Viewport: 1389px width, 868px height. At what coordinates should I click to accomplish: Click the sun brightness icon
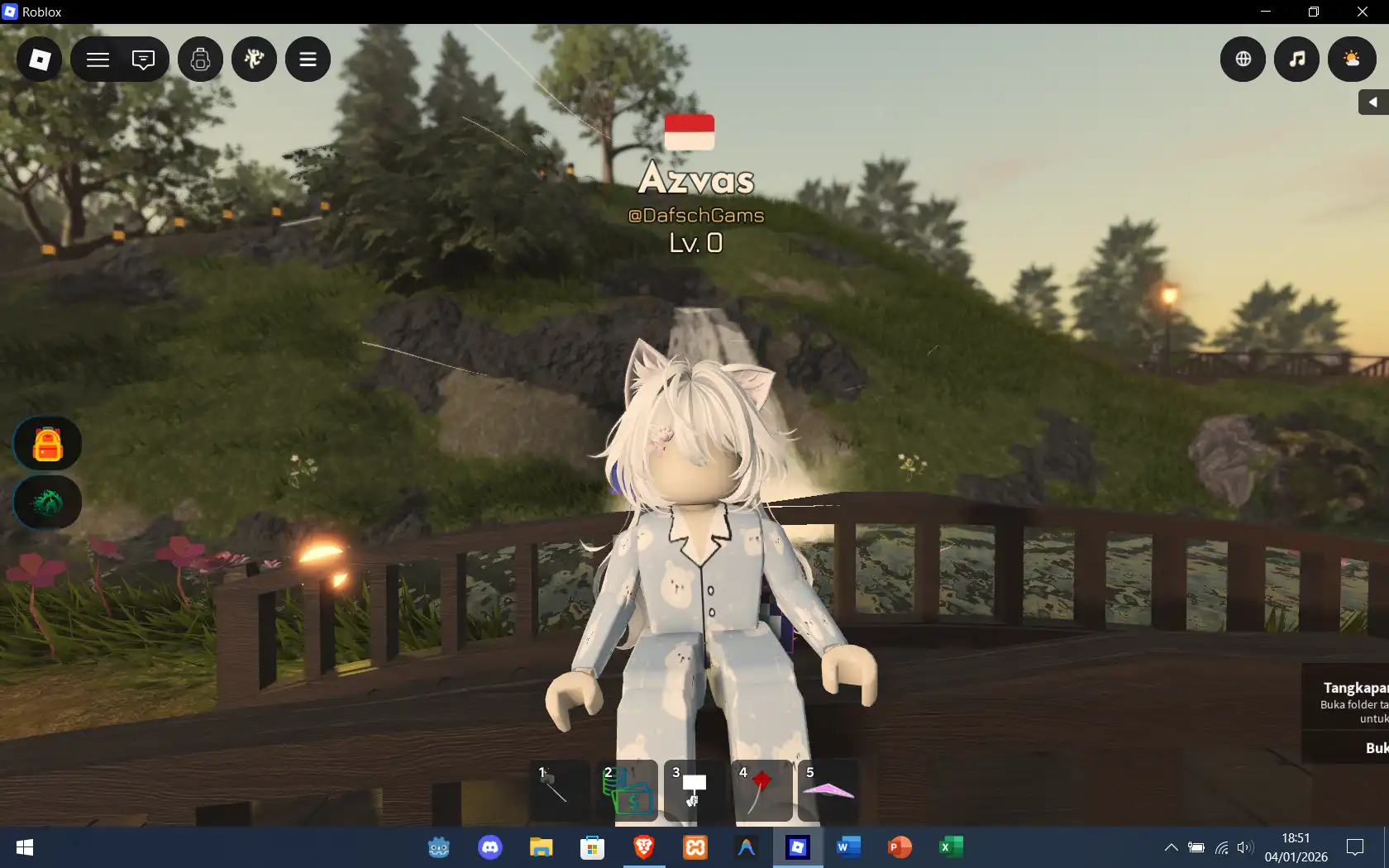1351,59
